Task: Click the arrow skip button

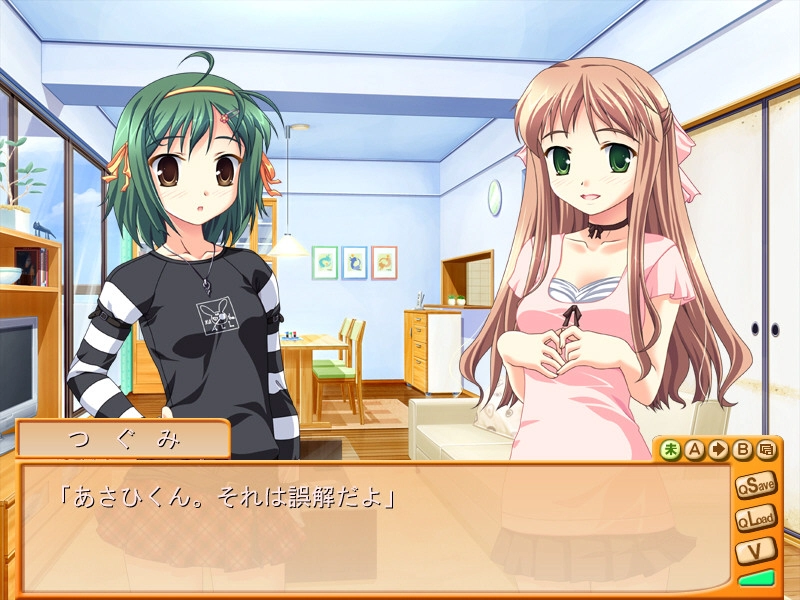Action: pos(718,449)
